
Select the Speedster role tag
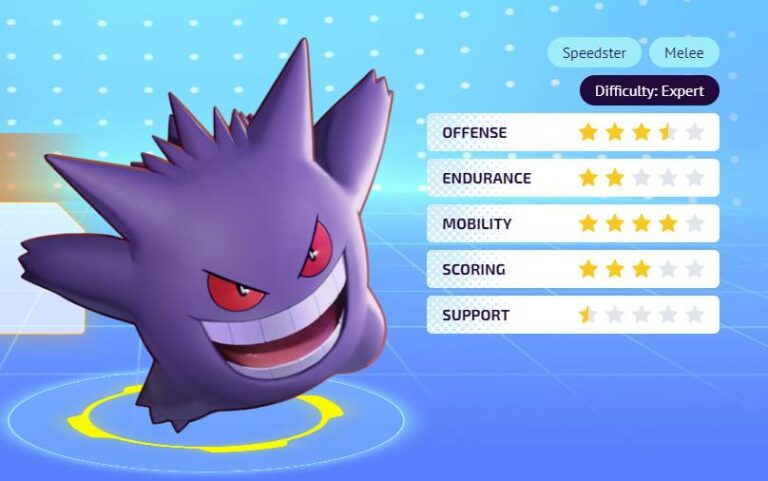tap(595, 53)
